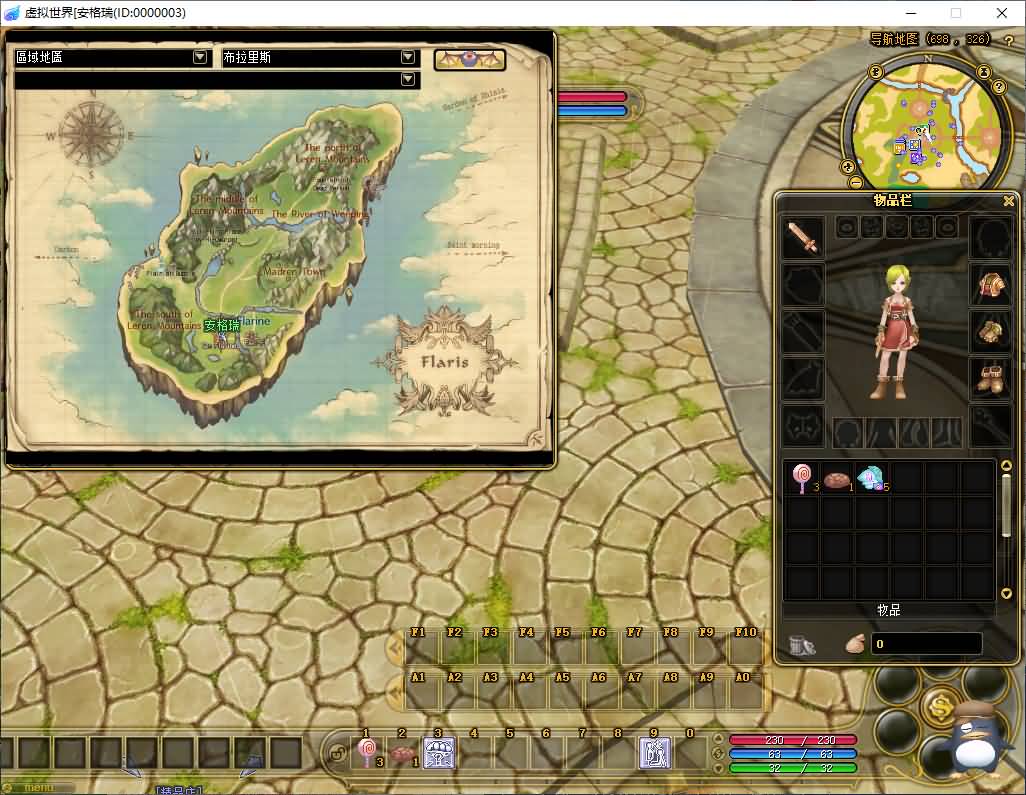Click the trash bin icon in inventory
Viewport: 1026px width, 795px height.
click(x=802, y=645)
